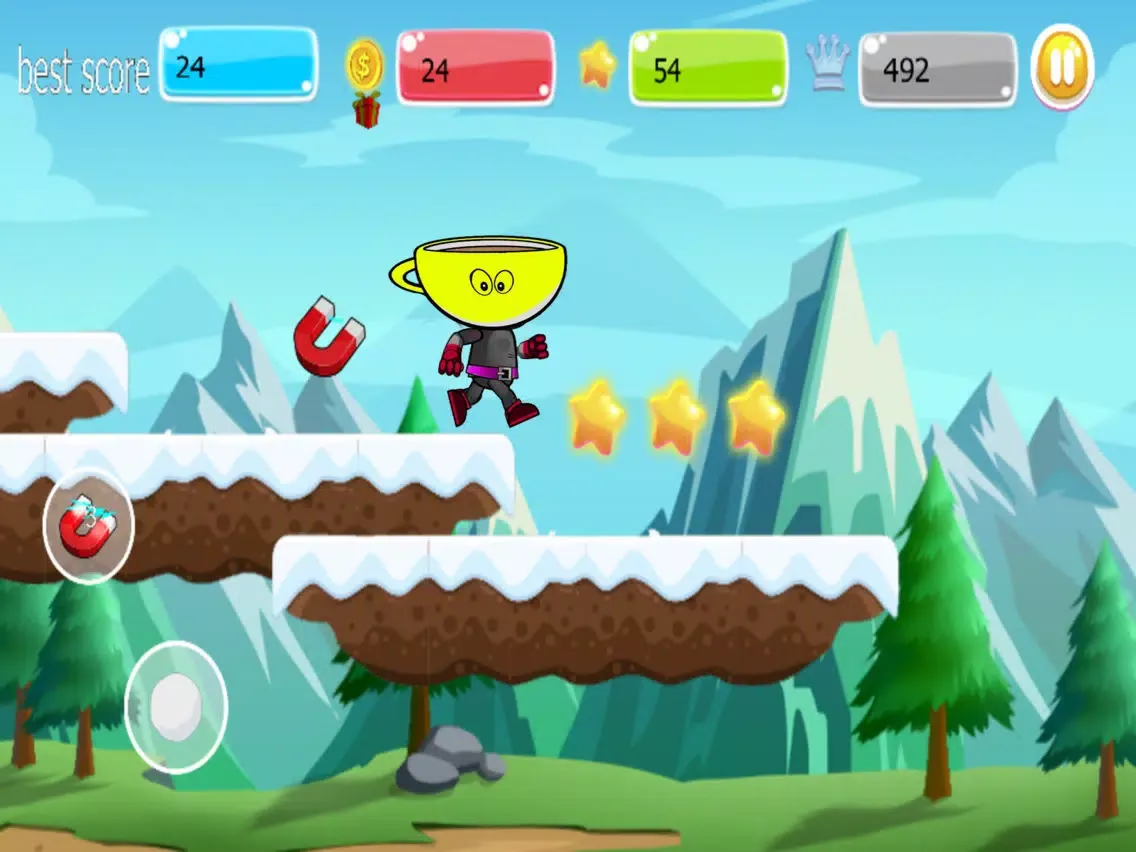Activate the magnet power-up button

coord(88,526)
